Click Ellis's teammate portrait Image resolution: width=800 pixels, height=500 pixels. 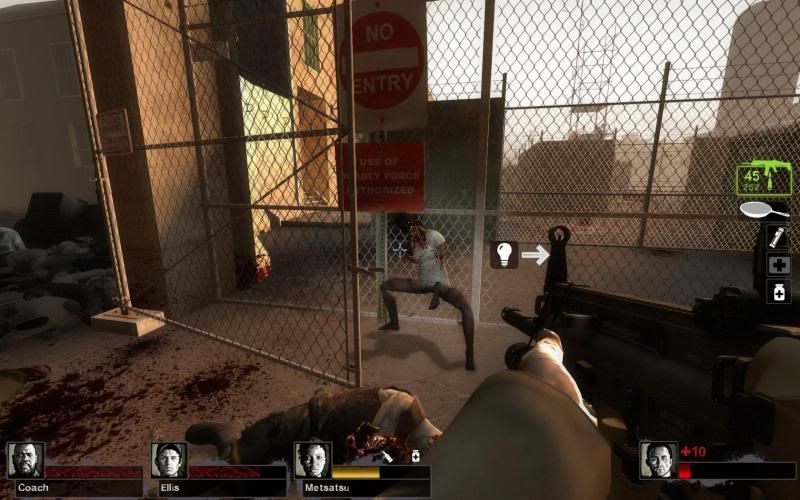pos(169,460)
